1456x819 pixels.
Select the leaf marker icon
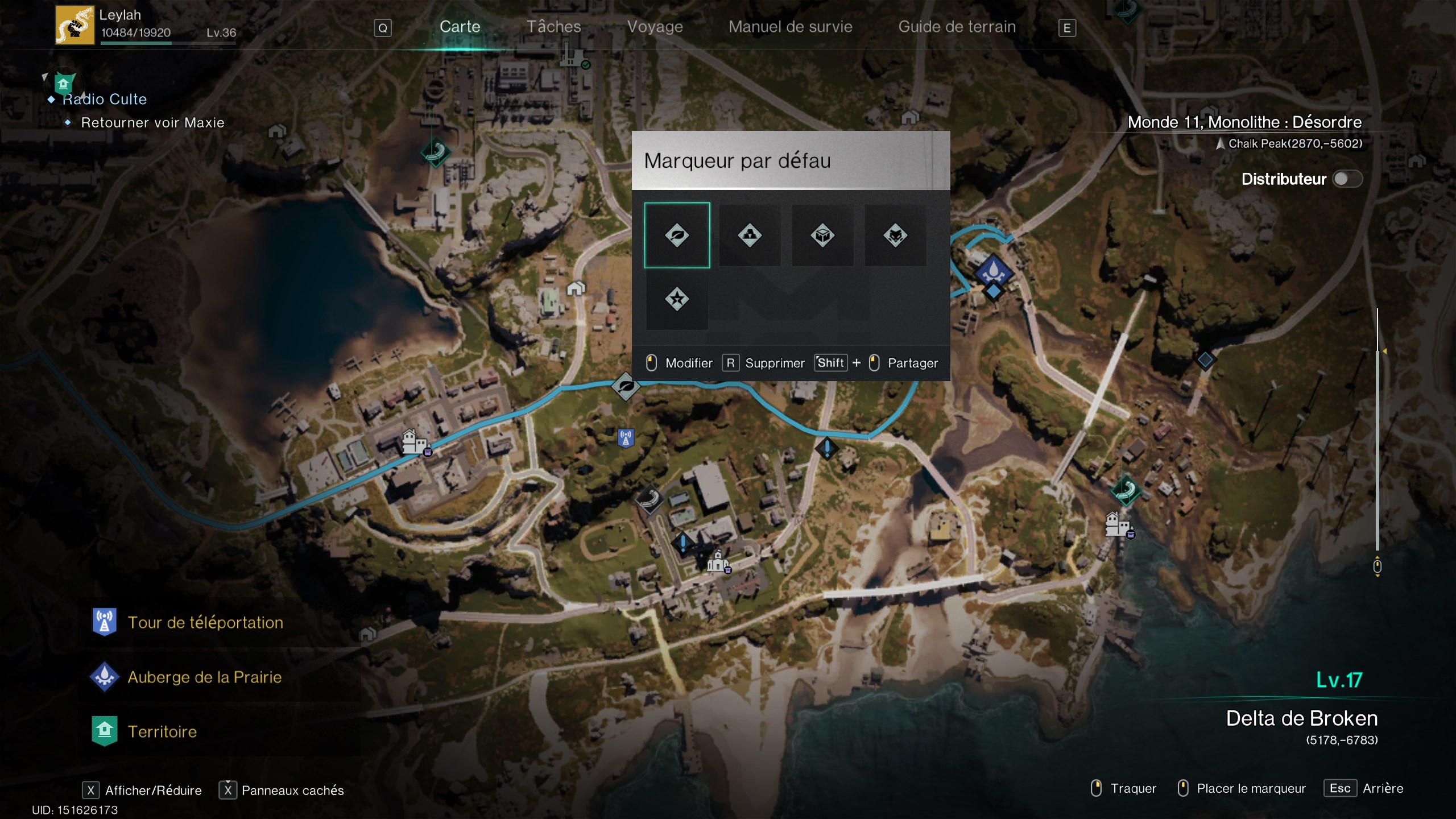[677, 235]
